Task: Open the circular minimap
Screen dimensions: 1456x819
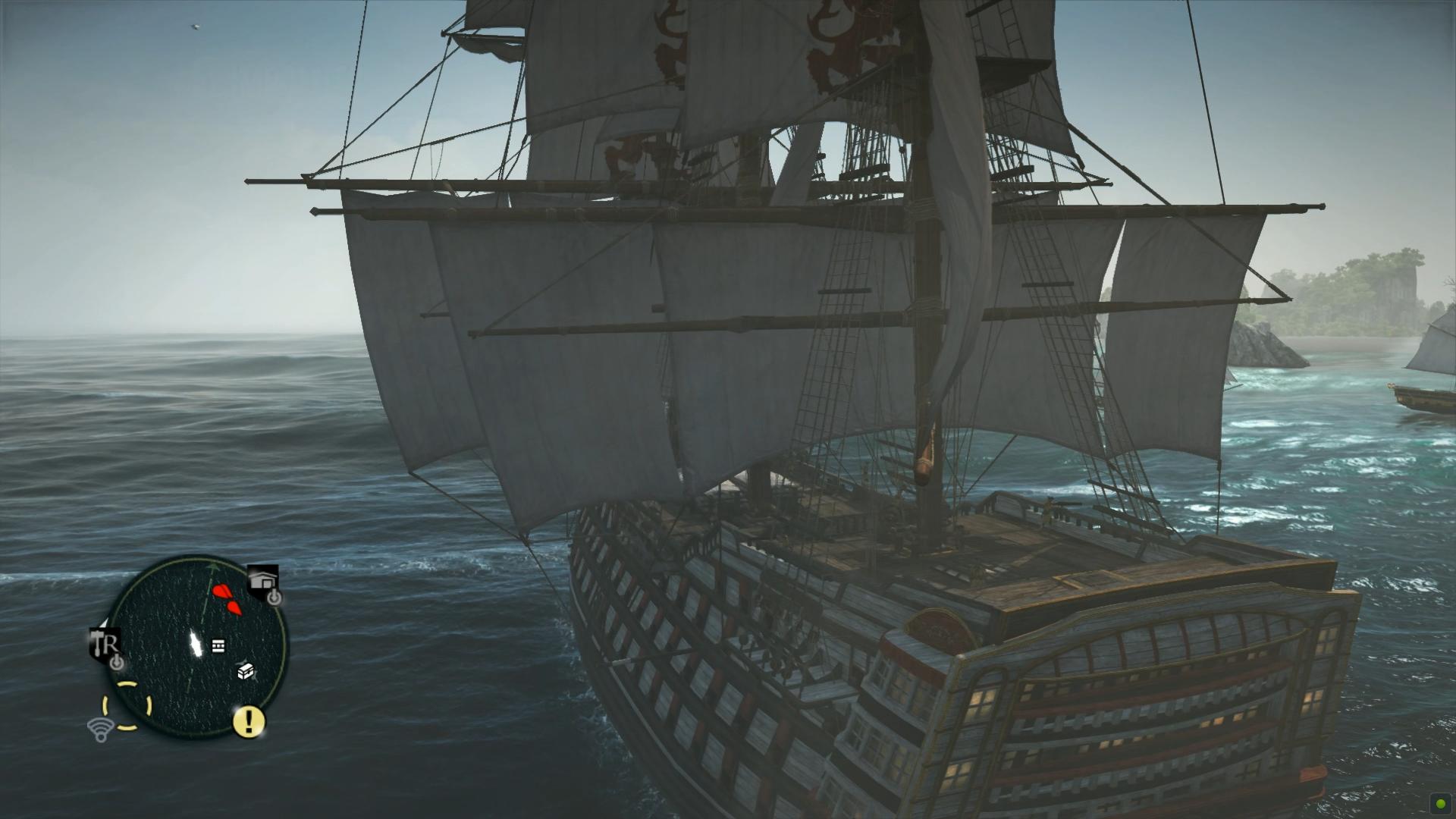Action: (199, 647)
